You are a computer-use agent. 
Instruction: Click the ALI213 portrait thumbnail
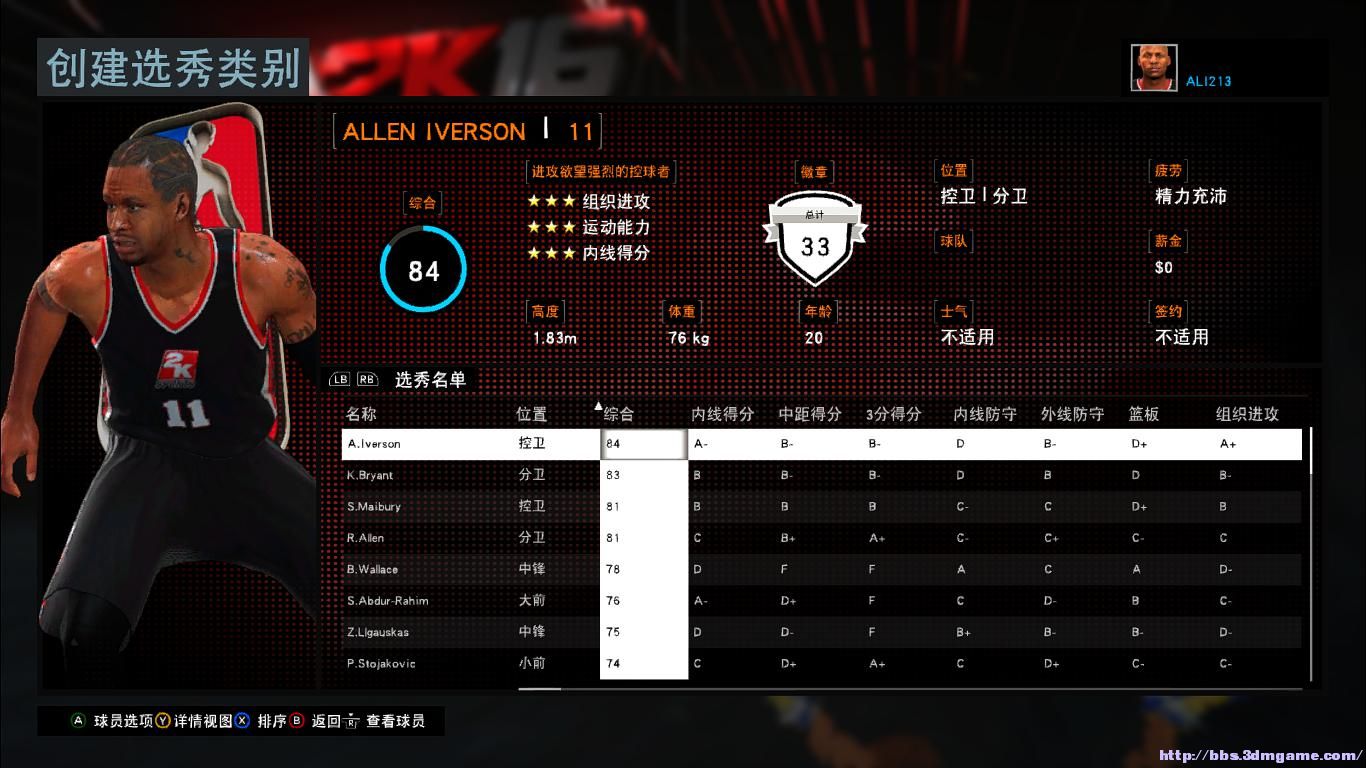[1154, 66]
